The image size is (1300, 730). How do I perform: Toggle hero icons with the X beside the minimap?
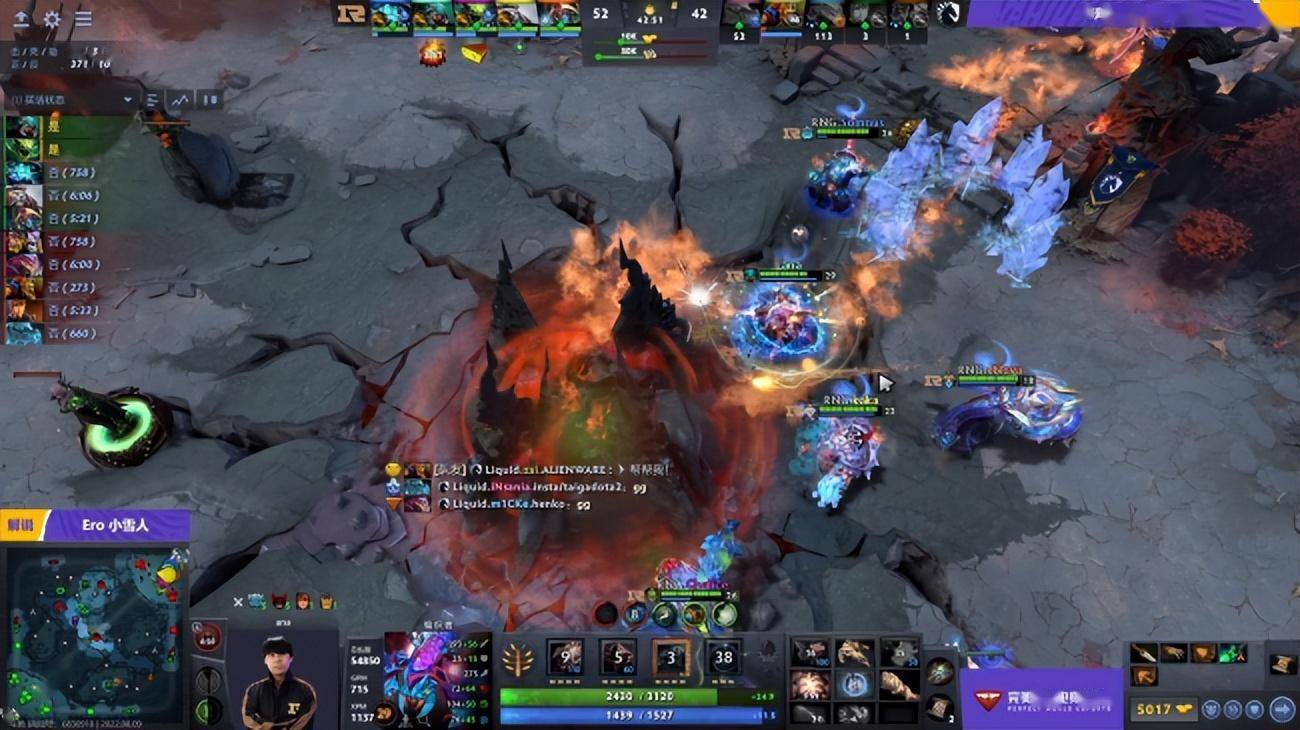click(x=238, y=601)
